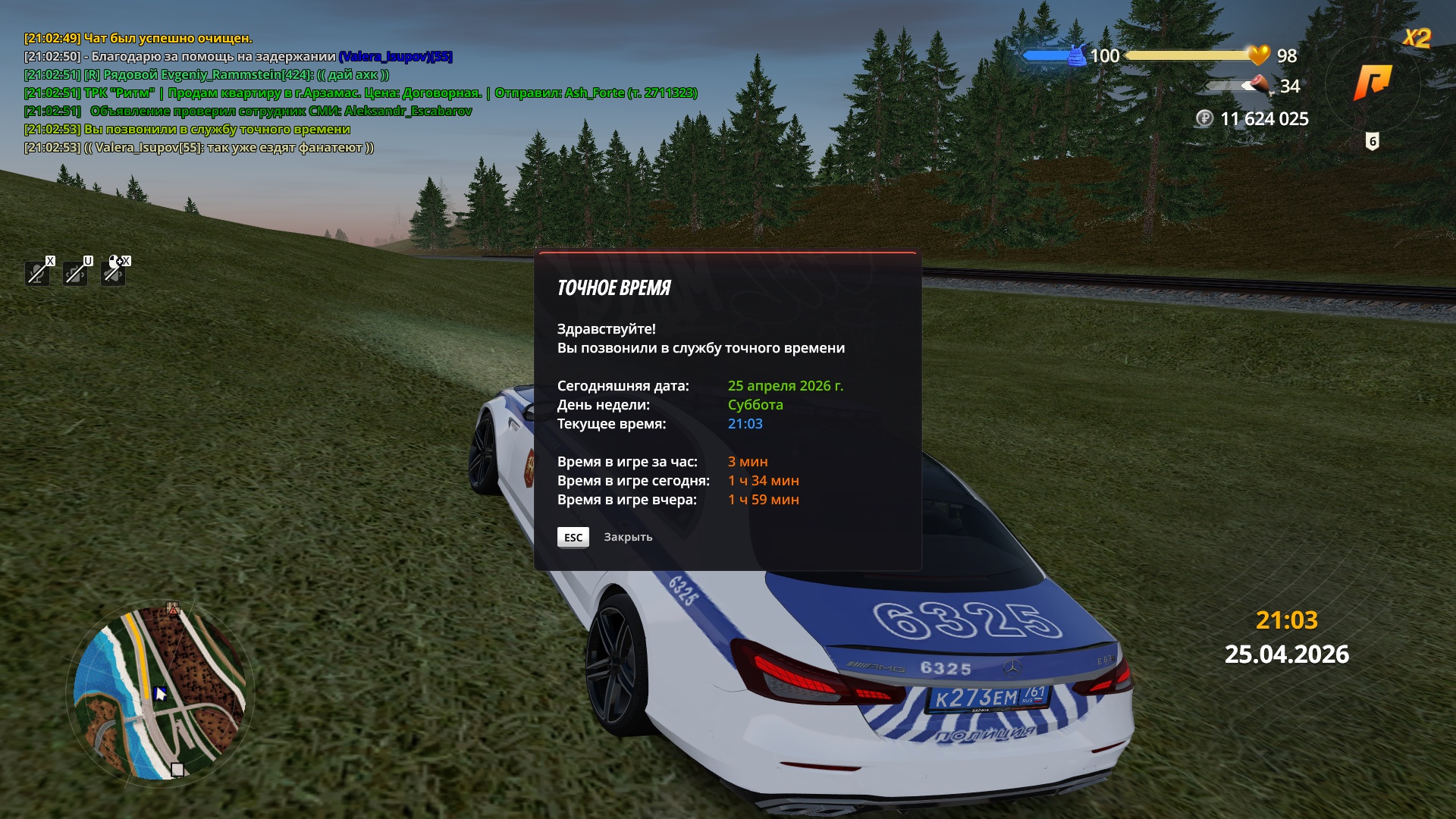This screenshot has width=1456, height=819.
Task: Click the chat message from Valera_Isupov
Action: coord(199,148)
